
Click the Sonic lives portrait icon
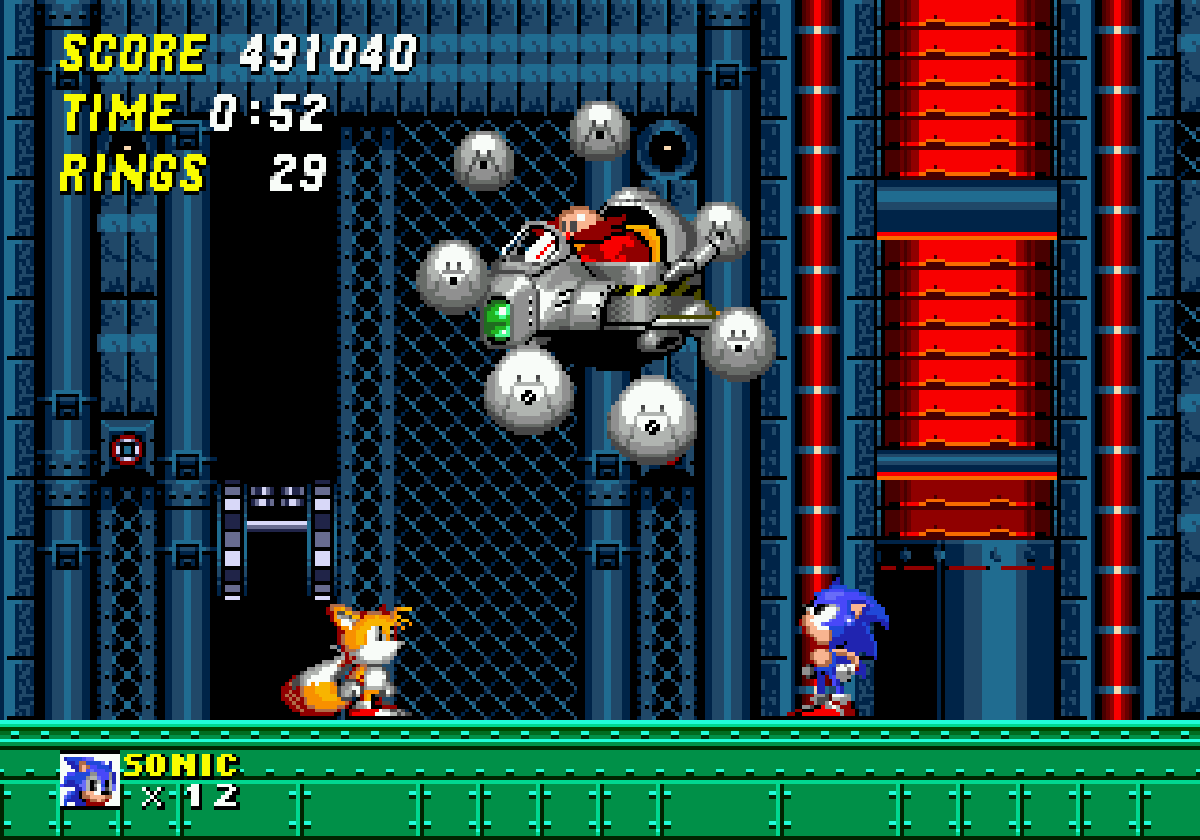pyautogui.click(x=90, y=780)
